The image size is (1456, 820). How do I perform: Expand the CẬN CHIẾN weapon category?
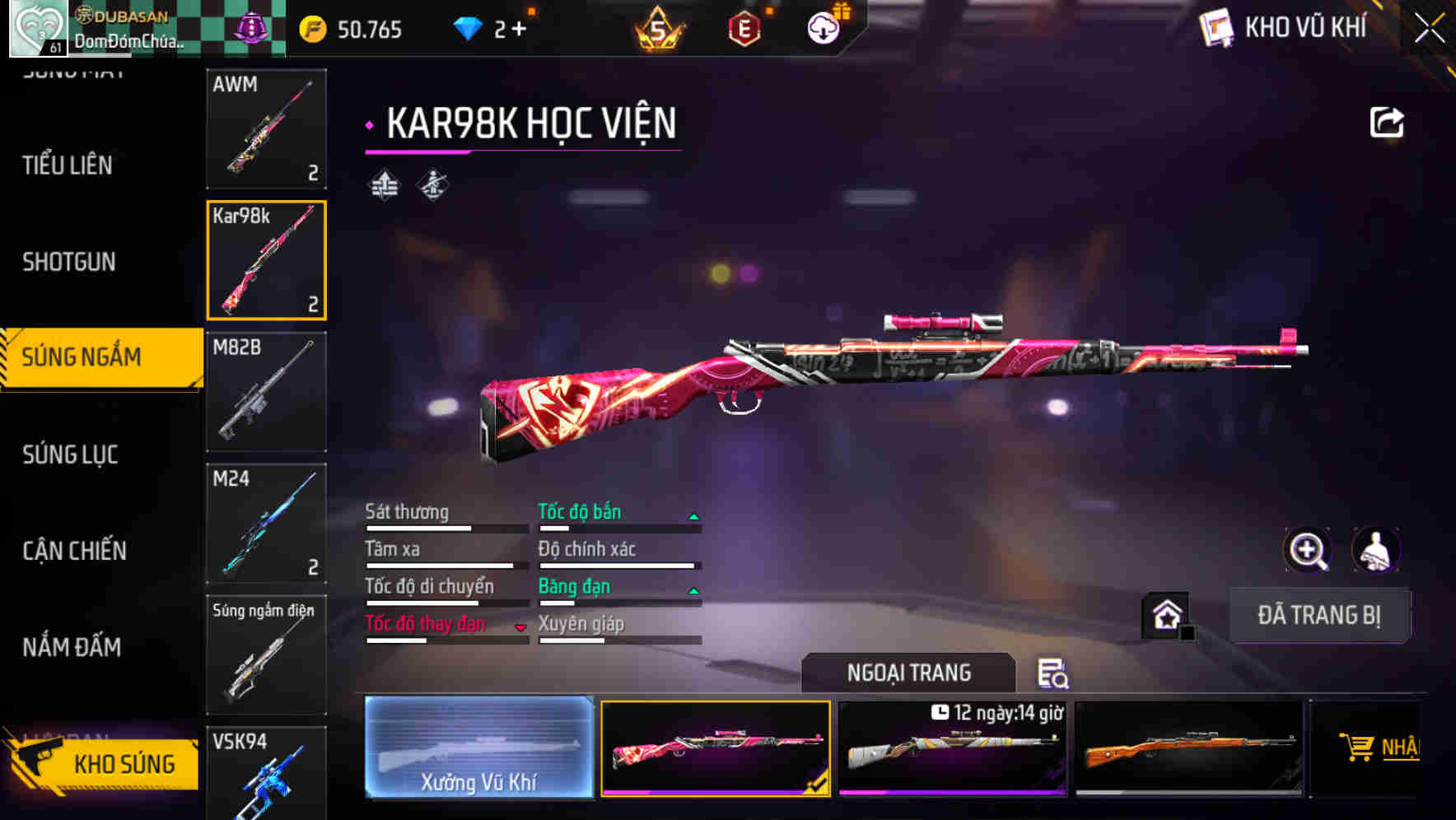click(72, 550)
